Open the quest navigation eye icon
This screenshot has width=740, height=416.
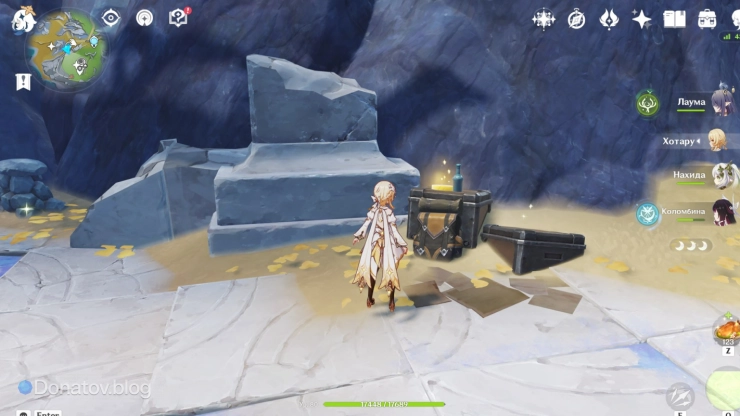[x=111, y=18]
